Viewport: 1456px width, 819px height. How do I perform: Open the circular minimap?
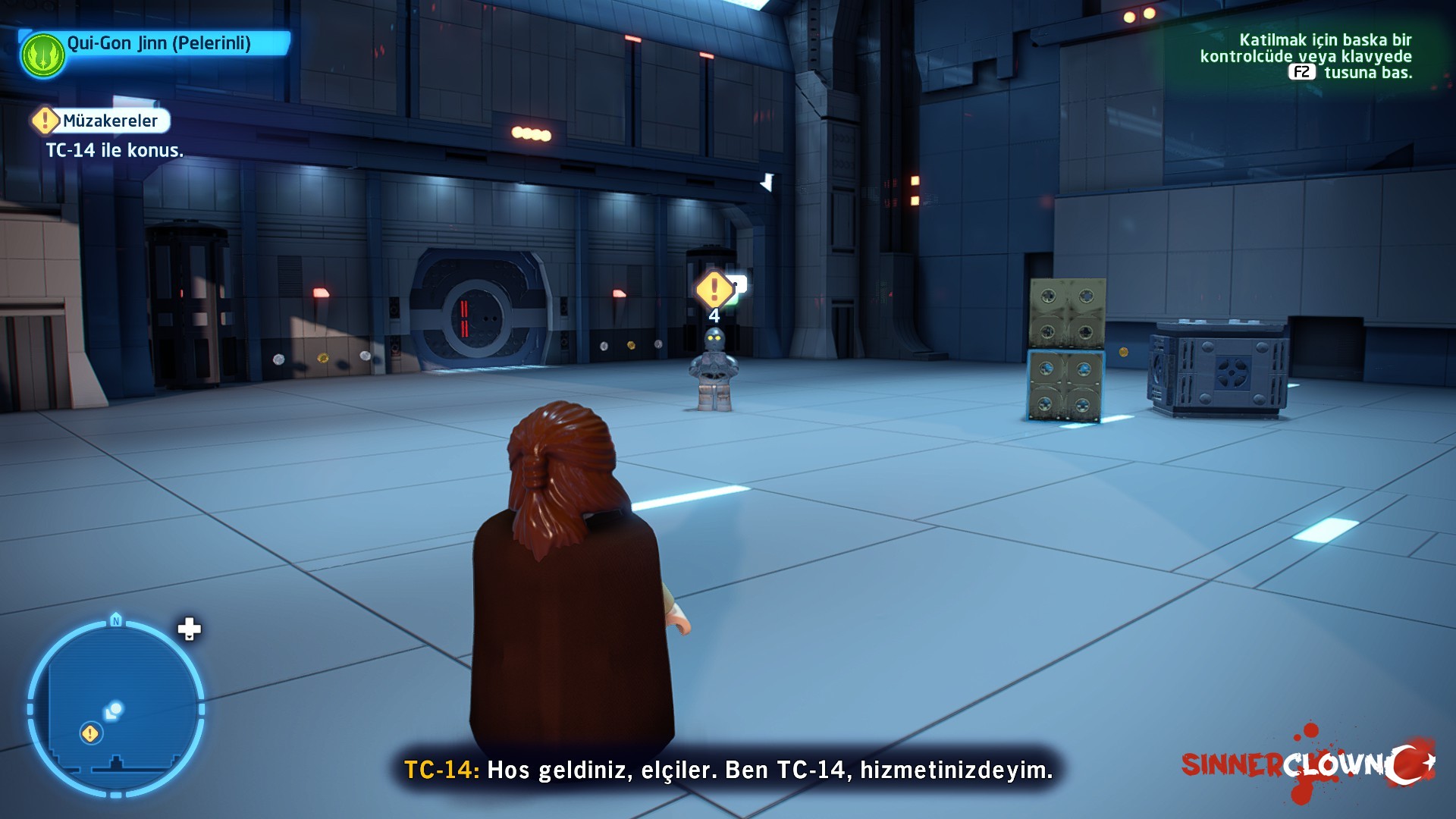point(116,709)
